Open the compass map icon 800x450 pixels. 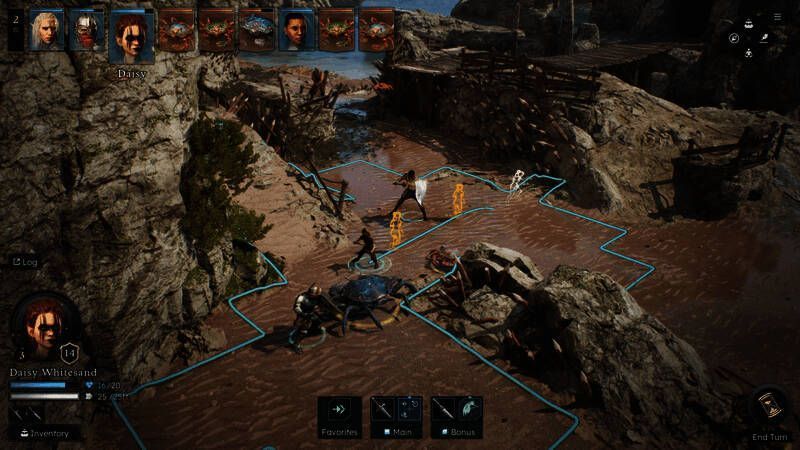(x=733, y=38)
